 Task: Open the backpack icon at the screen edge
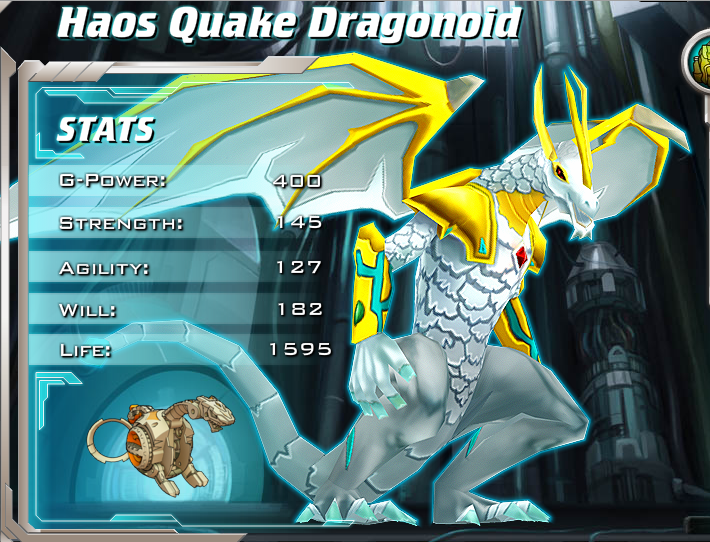[x=698, y=64]
